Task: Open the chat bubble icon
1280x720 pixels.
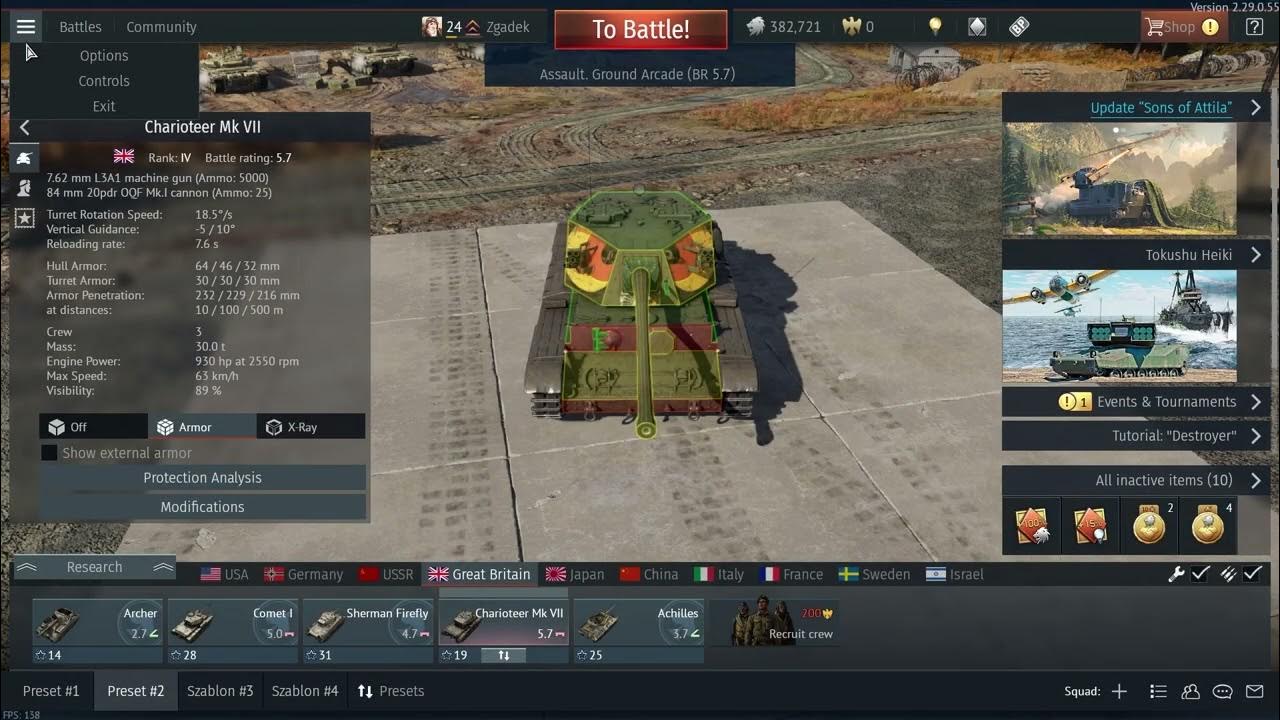Action: click(x=1222, y=691)
